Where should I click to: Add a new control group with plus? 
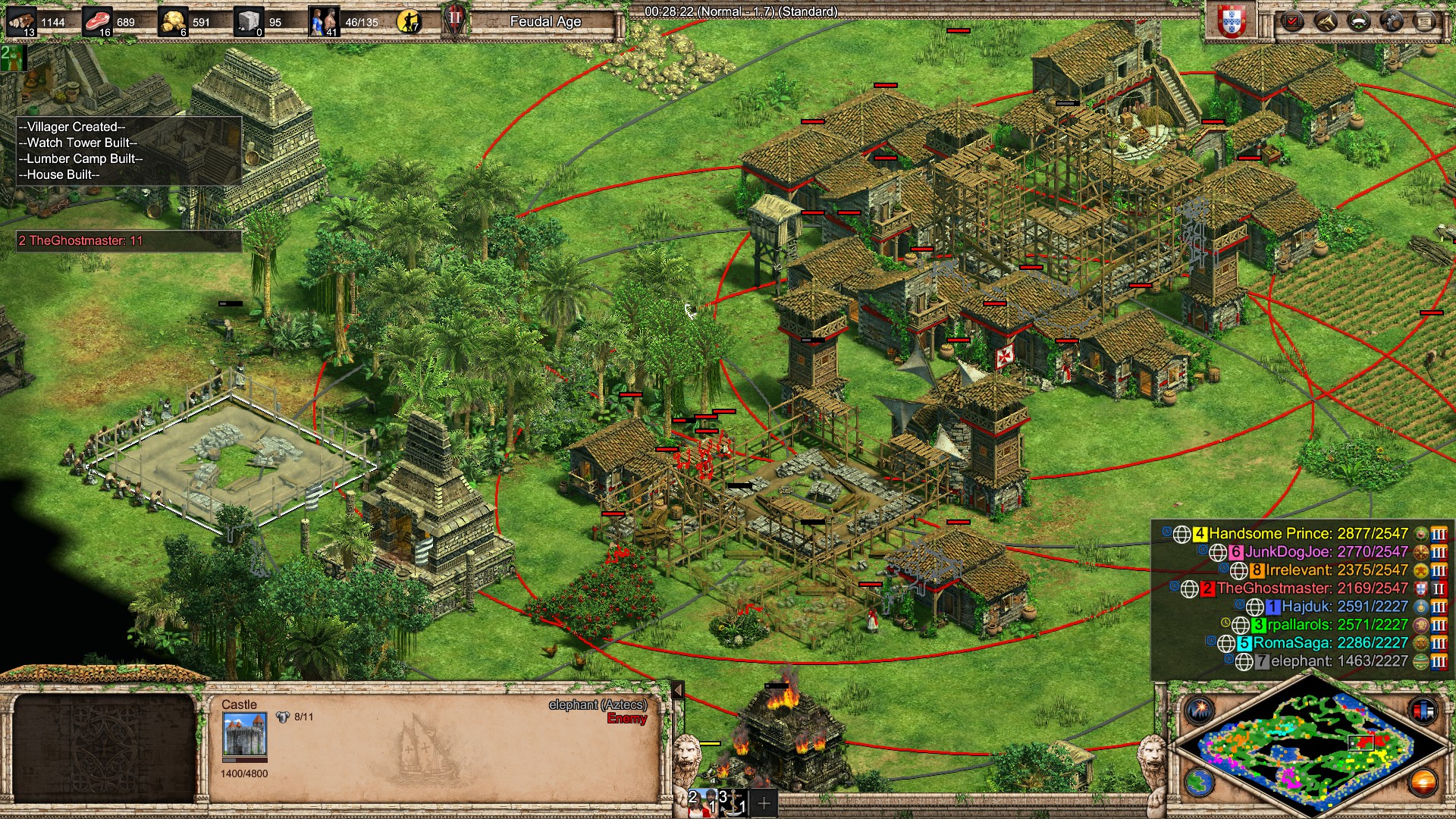point(764,802)
